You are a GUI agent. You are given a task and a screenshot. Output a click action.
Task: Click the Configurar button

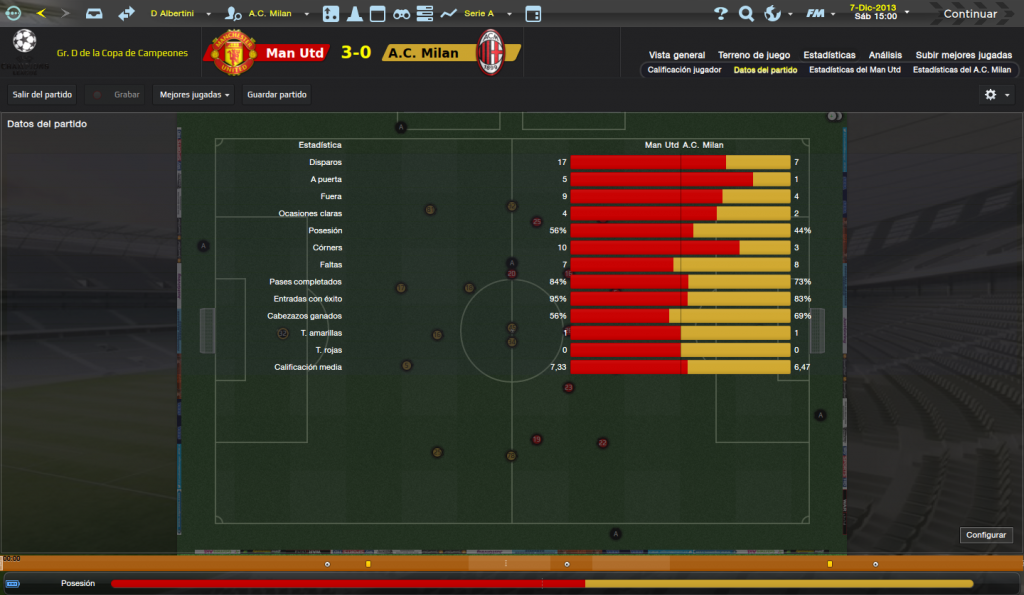coord(986,535)
